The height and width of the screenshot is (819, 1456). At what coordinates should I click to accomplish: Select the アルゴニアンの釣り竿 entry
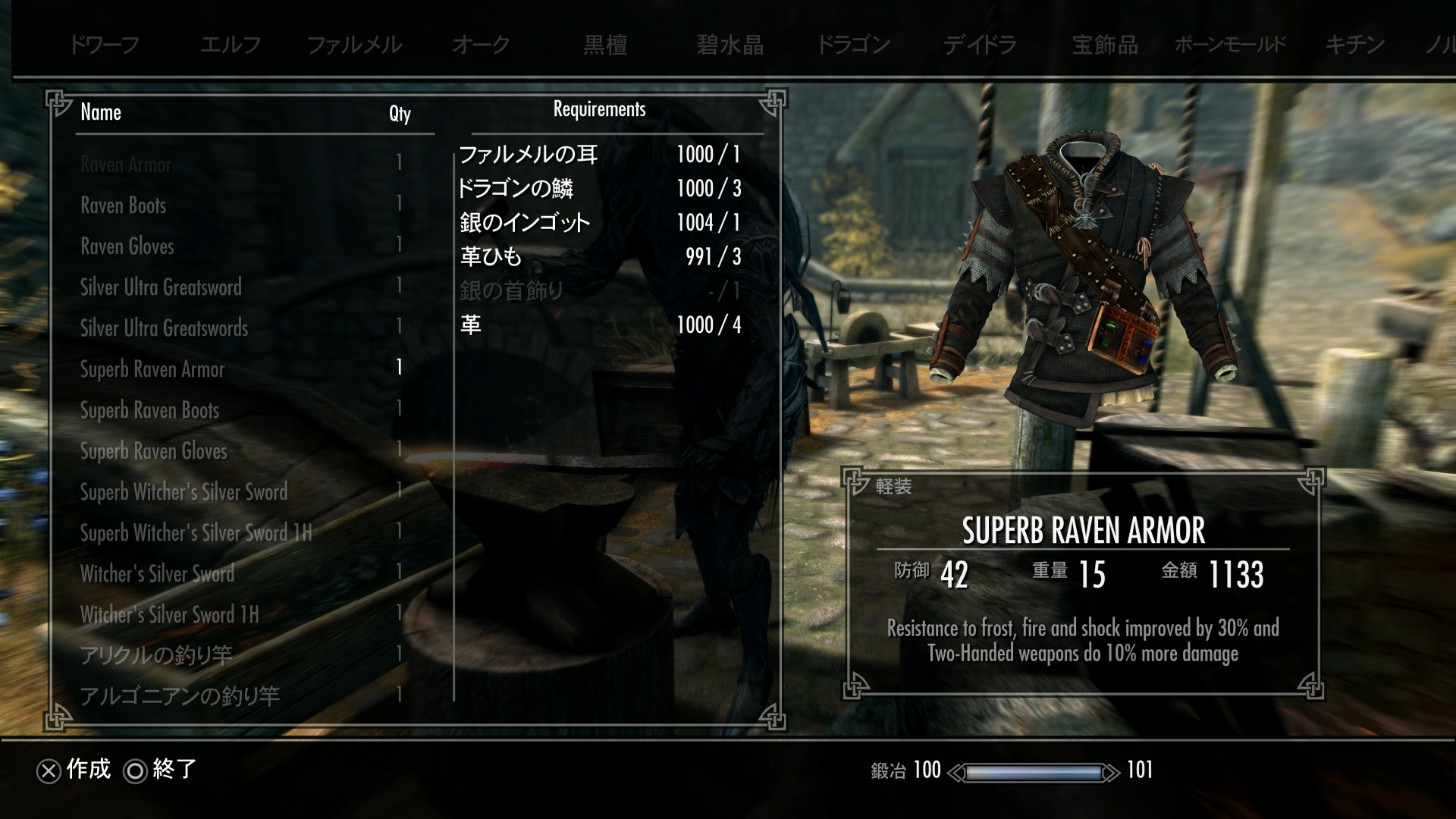pos(180,696)
